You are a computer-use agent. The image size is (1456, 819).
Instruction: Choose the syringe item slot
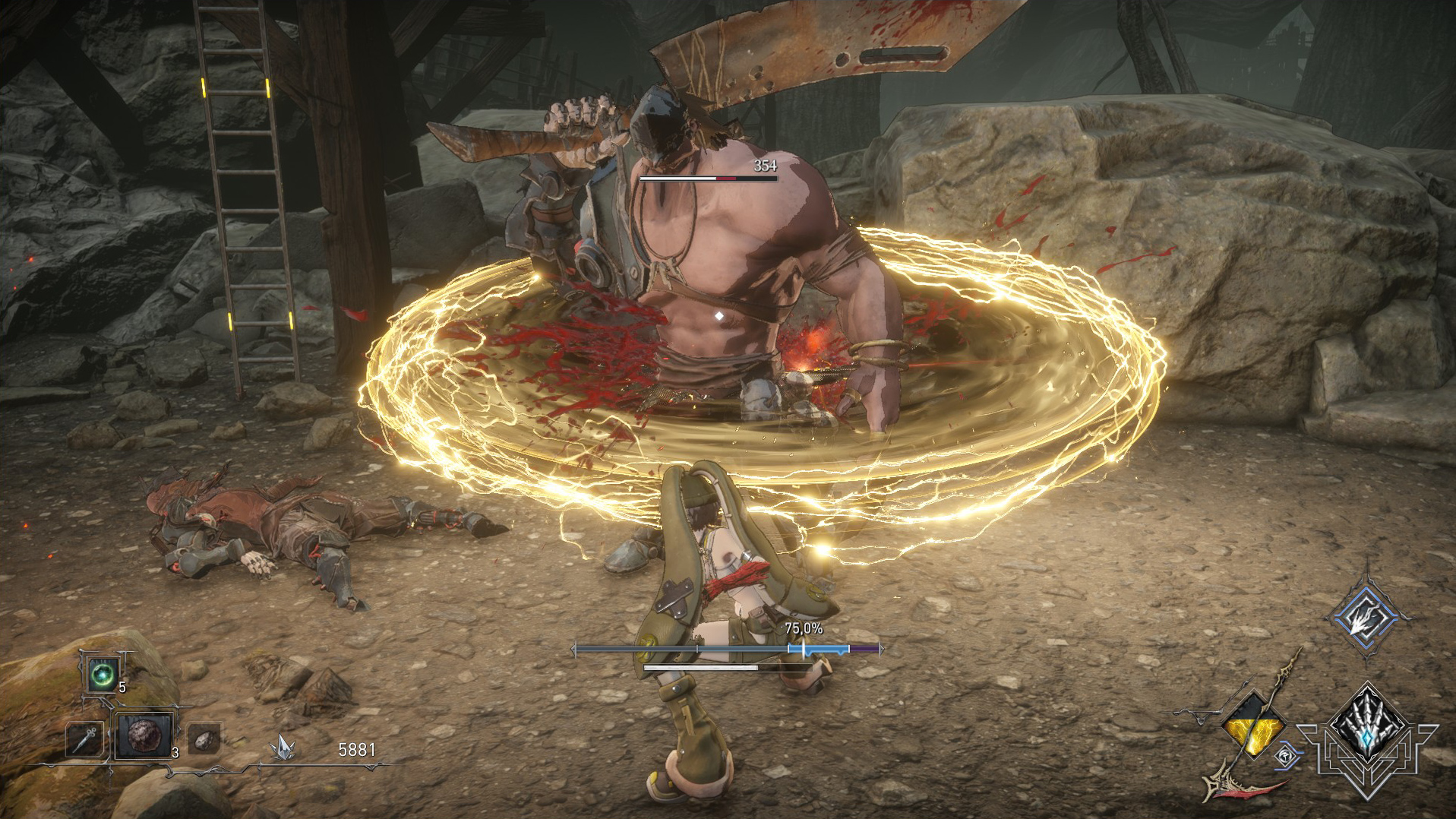tap(85, 738)
